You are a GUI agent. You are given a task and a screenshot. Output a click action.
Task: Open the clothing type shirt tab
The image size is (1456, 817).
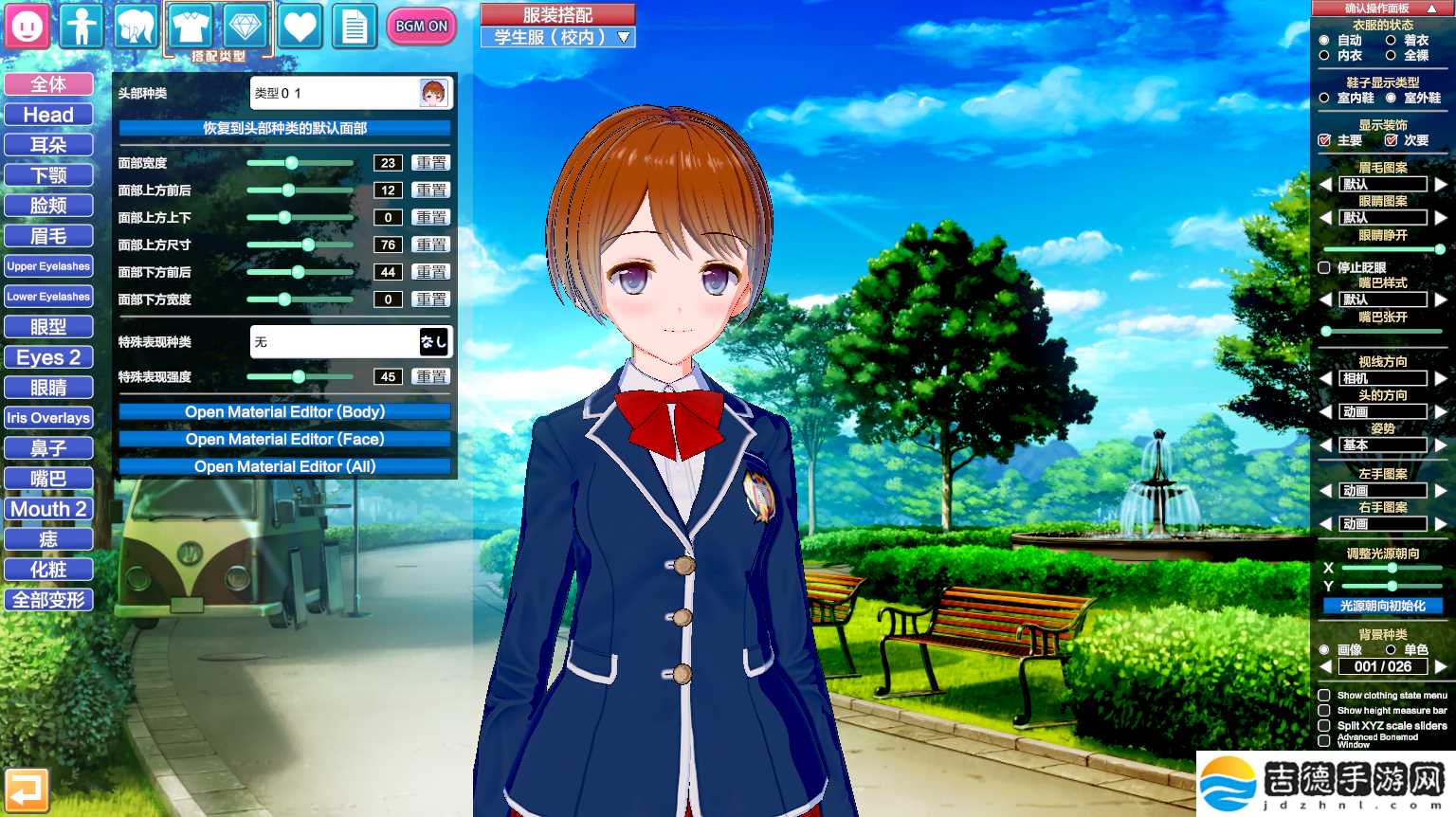pyautogui.click(x=191, y=27)
